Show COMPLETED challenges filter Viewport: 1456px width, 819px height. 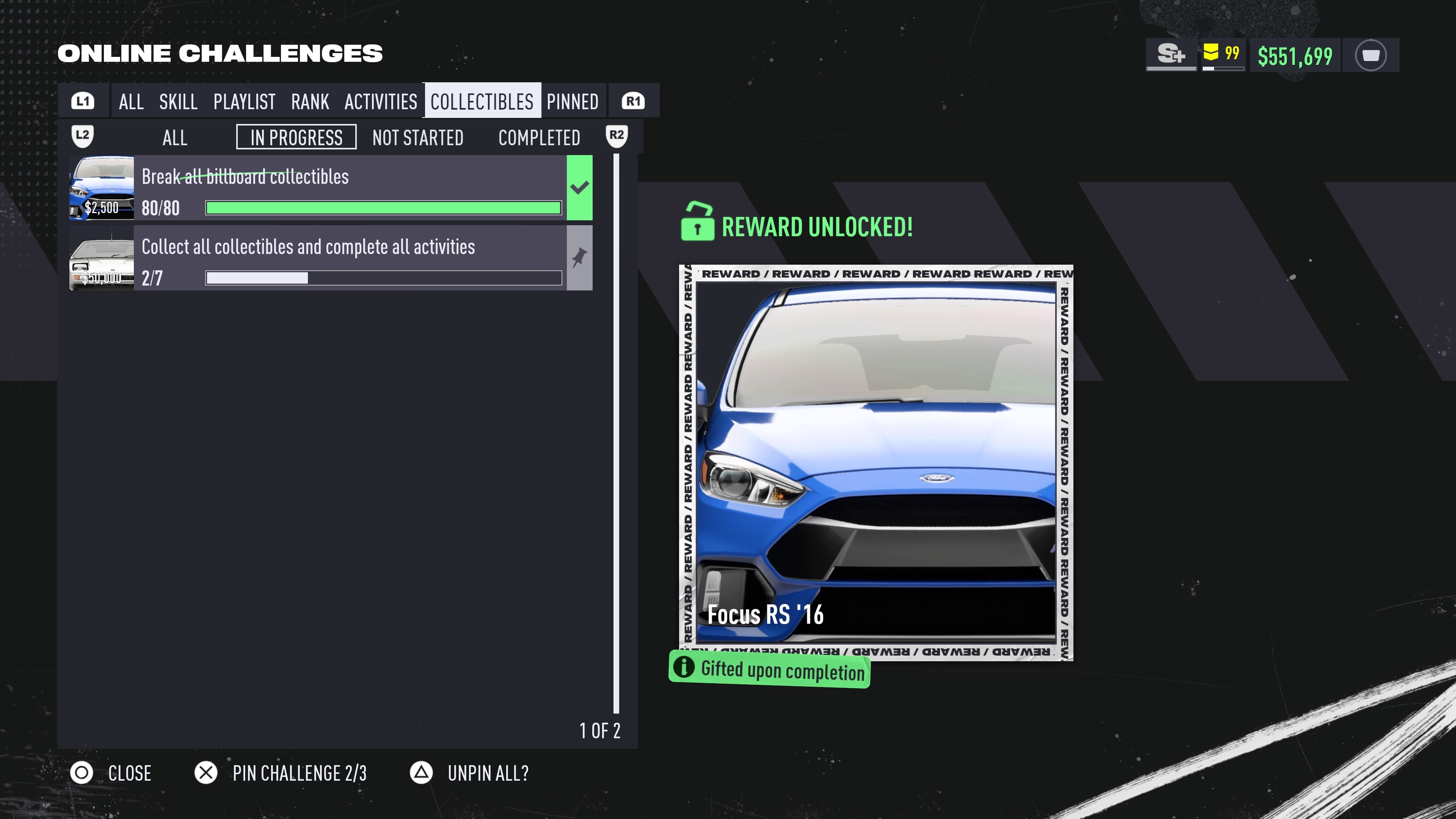[x=539, y=137]
